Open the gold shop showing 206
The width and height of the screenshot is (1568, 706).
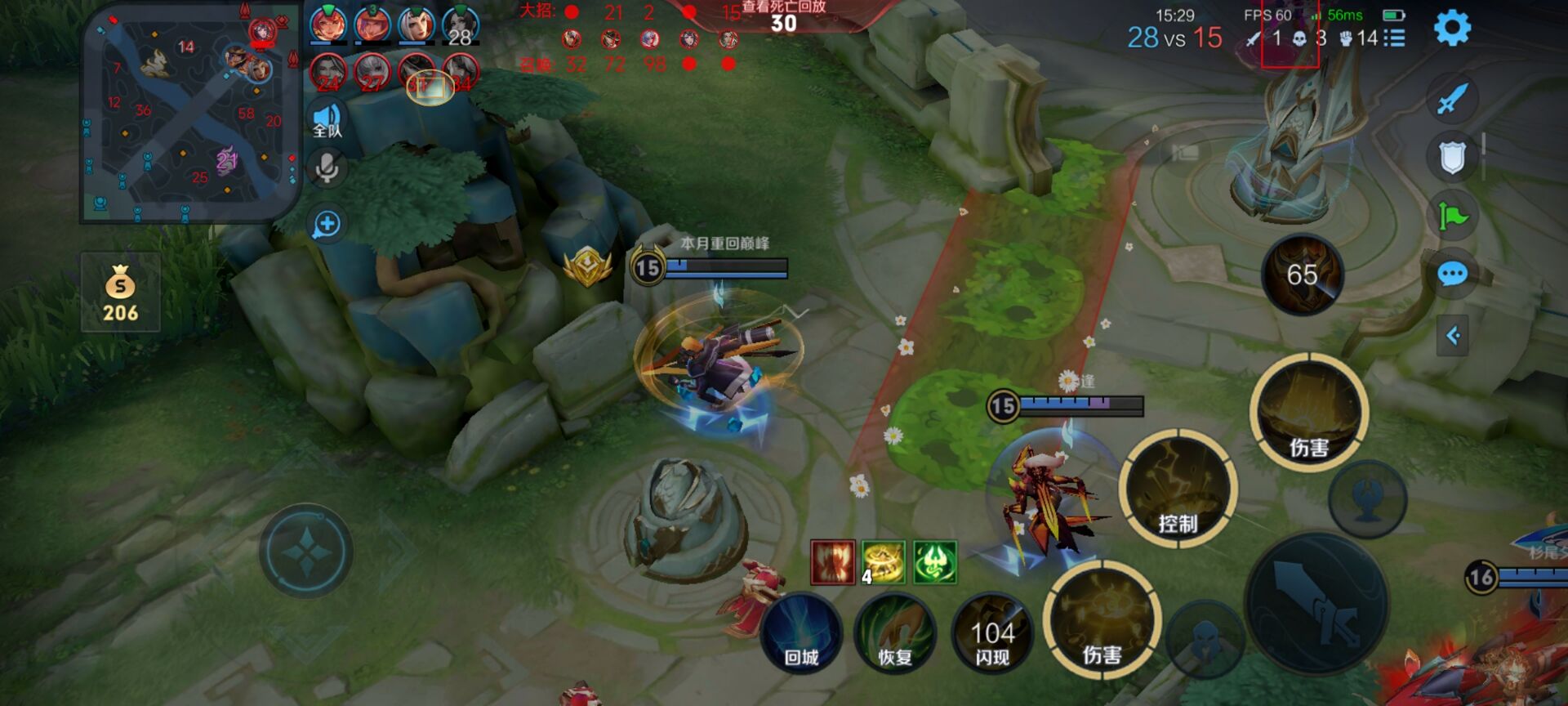coord(120,293)
